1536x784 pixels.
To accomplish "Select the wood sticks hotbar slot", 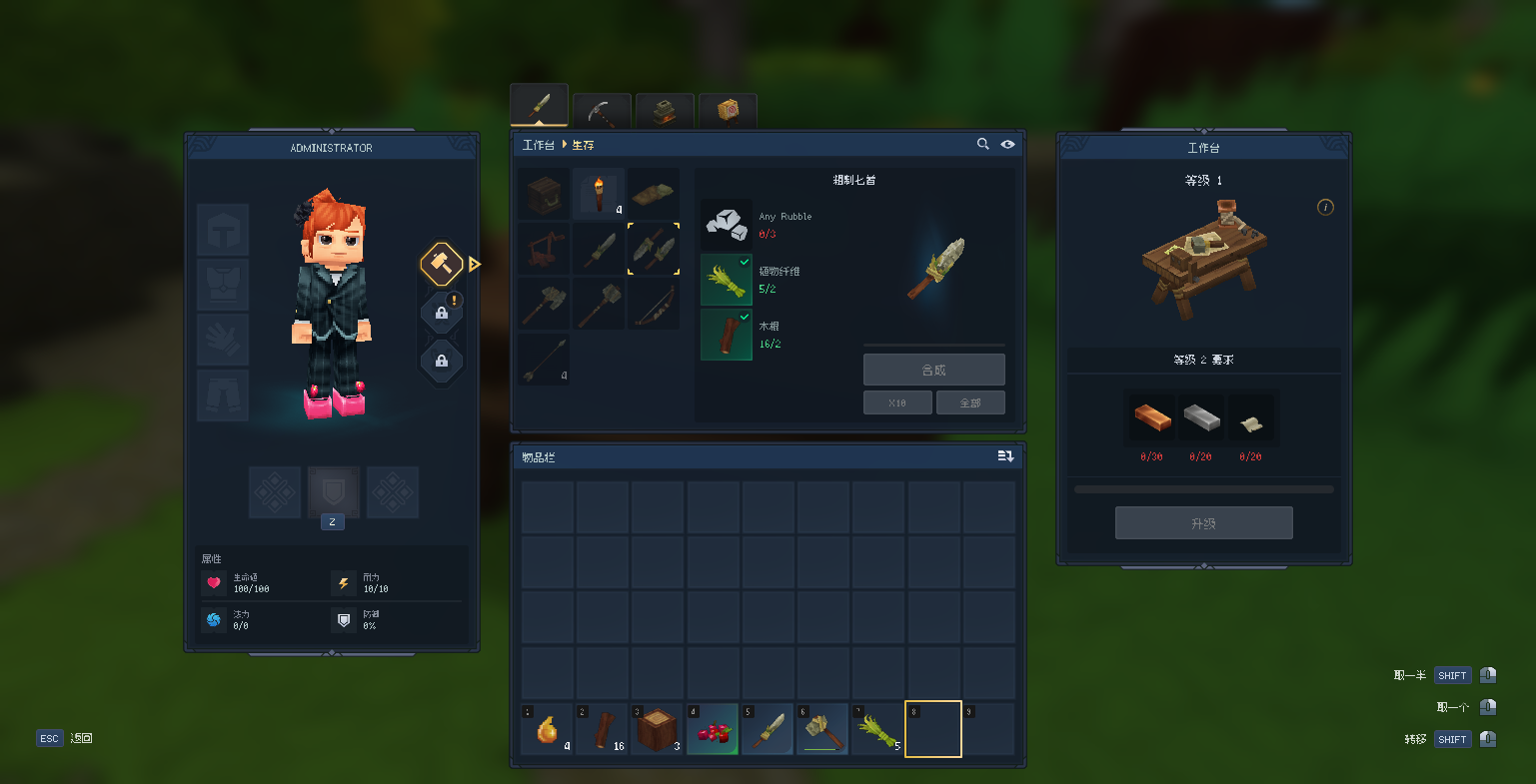I will tap(602, 729).
